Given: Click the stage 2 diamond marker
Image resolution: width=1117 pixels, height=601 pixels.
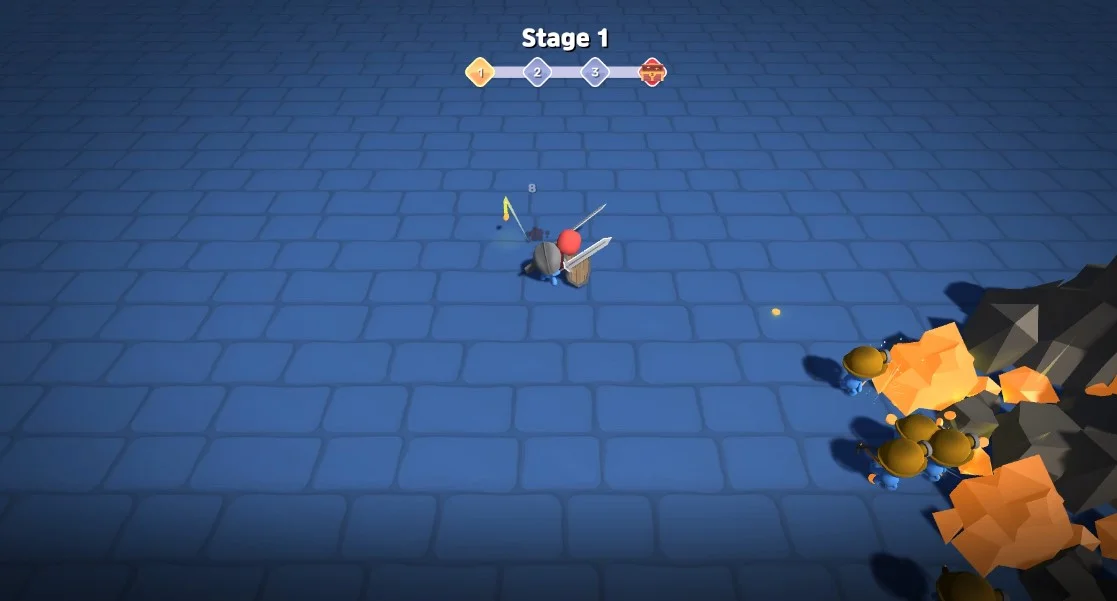Looking at the screenshot, I should coord(537,72).
